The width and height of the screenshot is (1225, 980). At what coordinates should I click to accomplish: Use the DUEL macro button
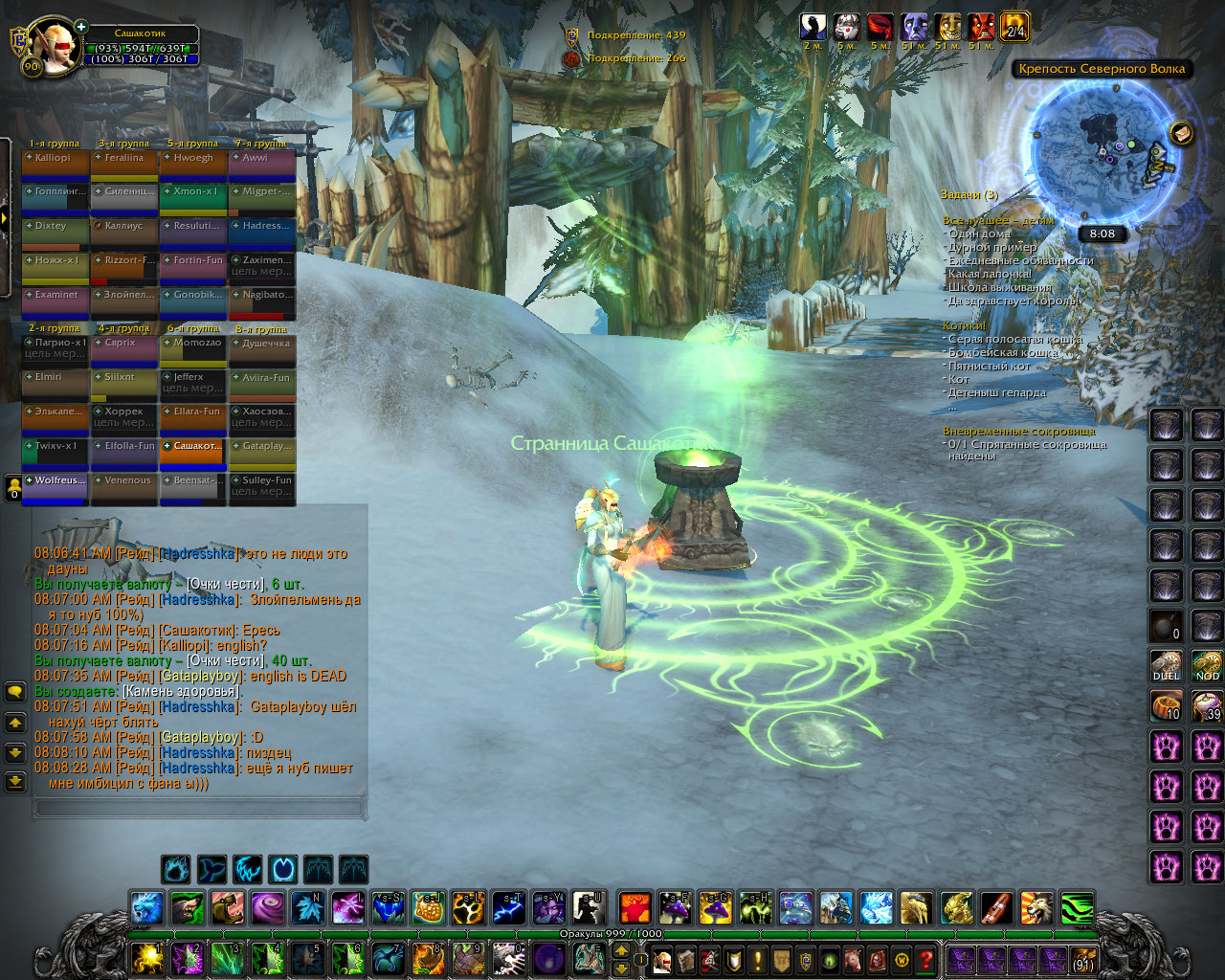click(x=1166, y=665)
